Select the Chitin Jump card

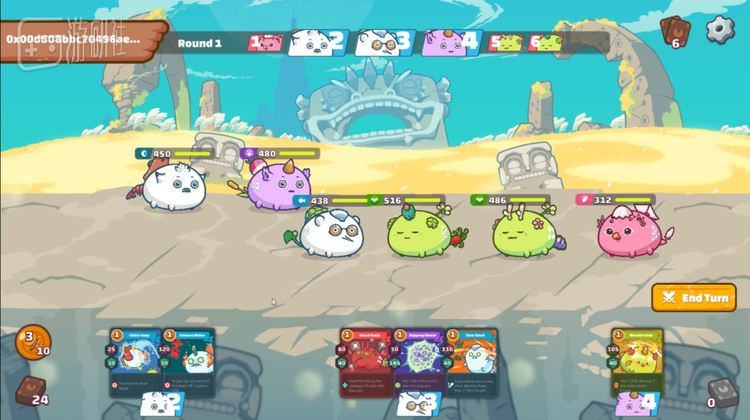point(135,364)
